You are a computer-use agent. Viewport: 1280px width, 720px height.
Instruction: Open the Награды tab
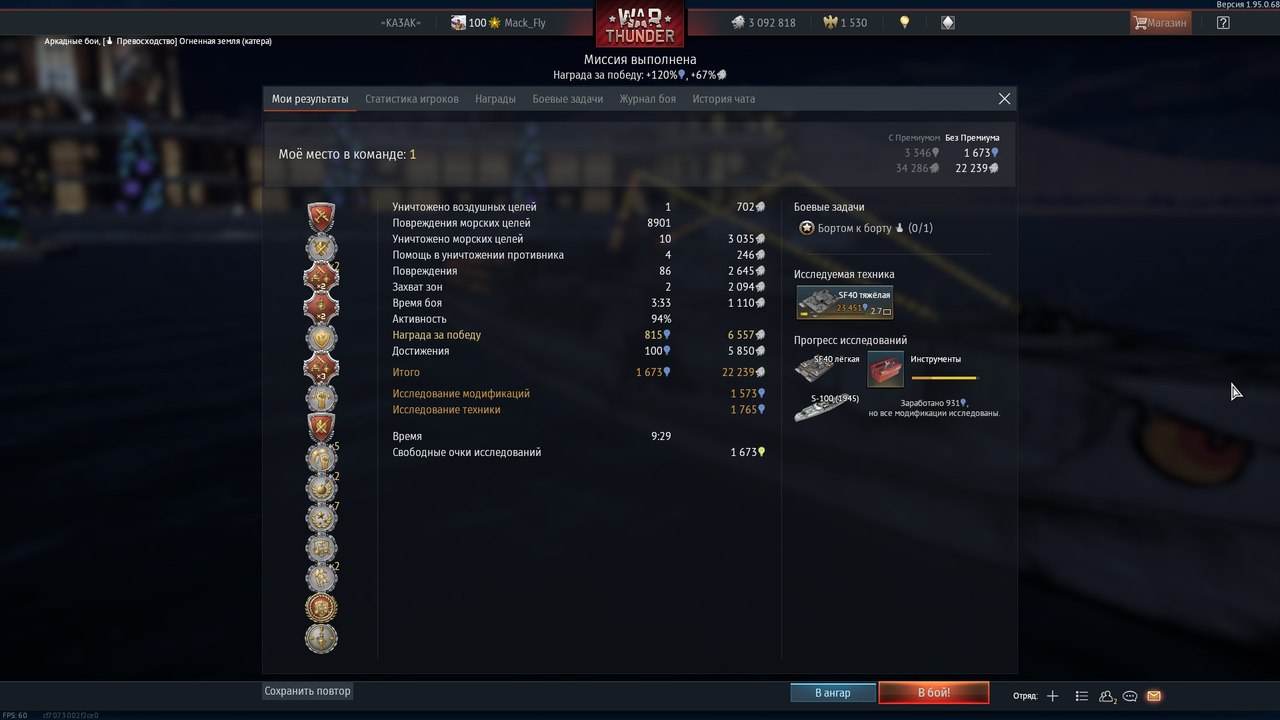pos(495,99)
